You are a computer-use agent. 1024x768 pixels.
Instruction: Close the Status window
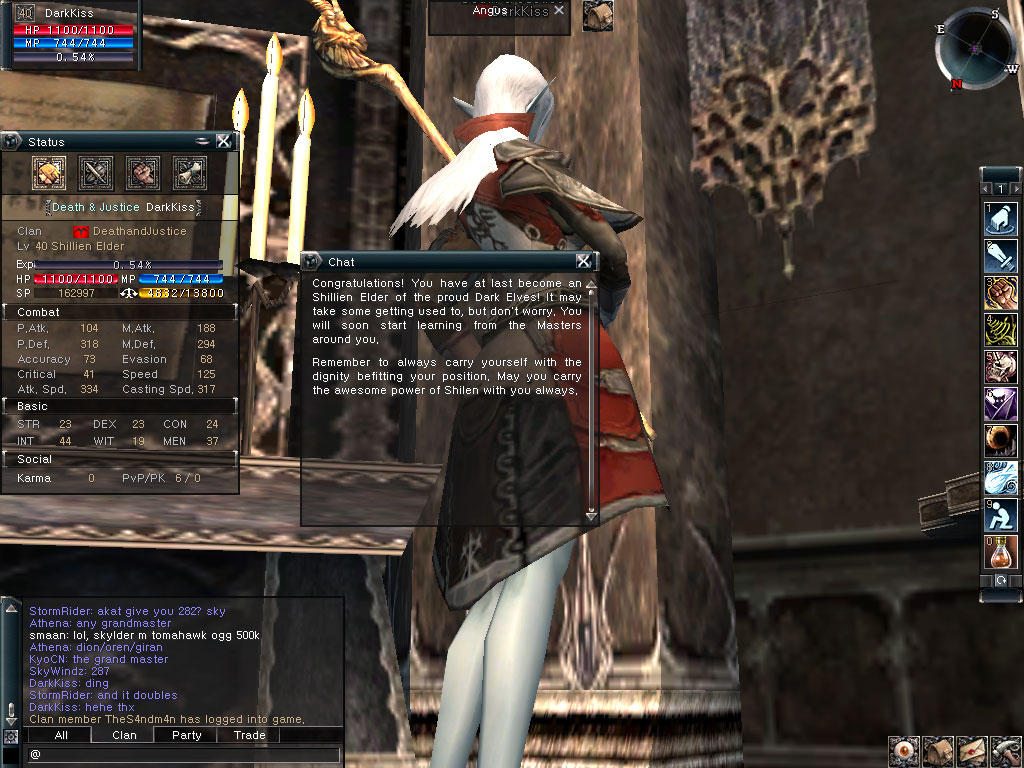[223, 142]
